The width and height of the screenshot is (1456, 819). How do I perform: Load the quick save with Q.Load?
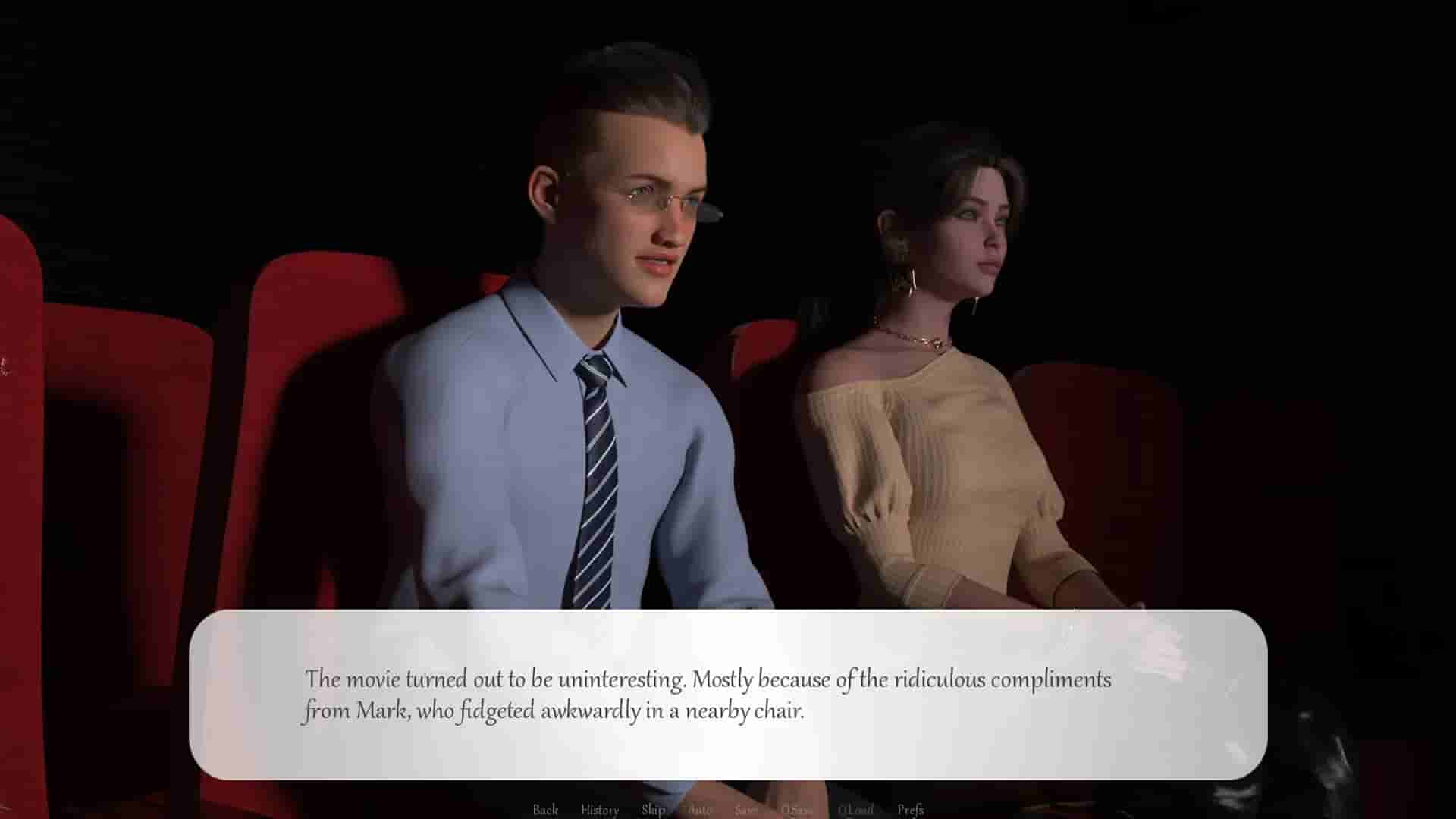(855, 809)
